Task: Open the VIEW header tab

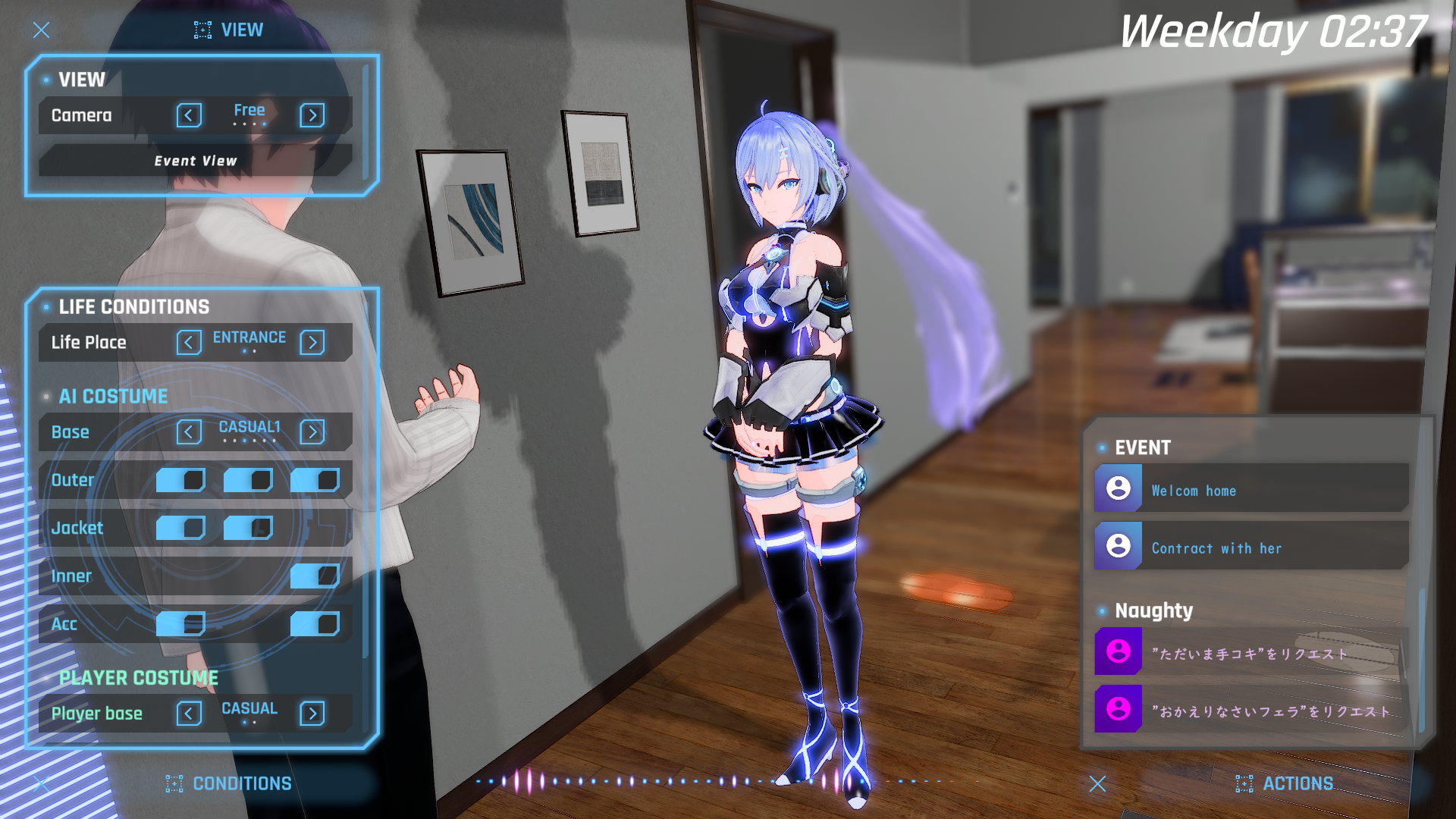Action: coord(229,30)
